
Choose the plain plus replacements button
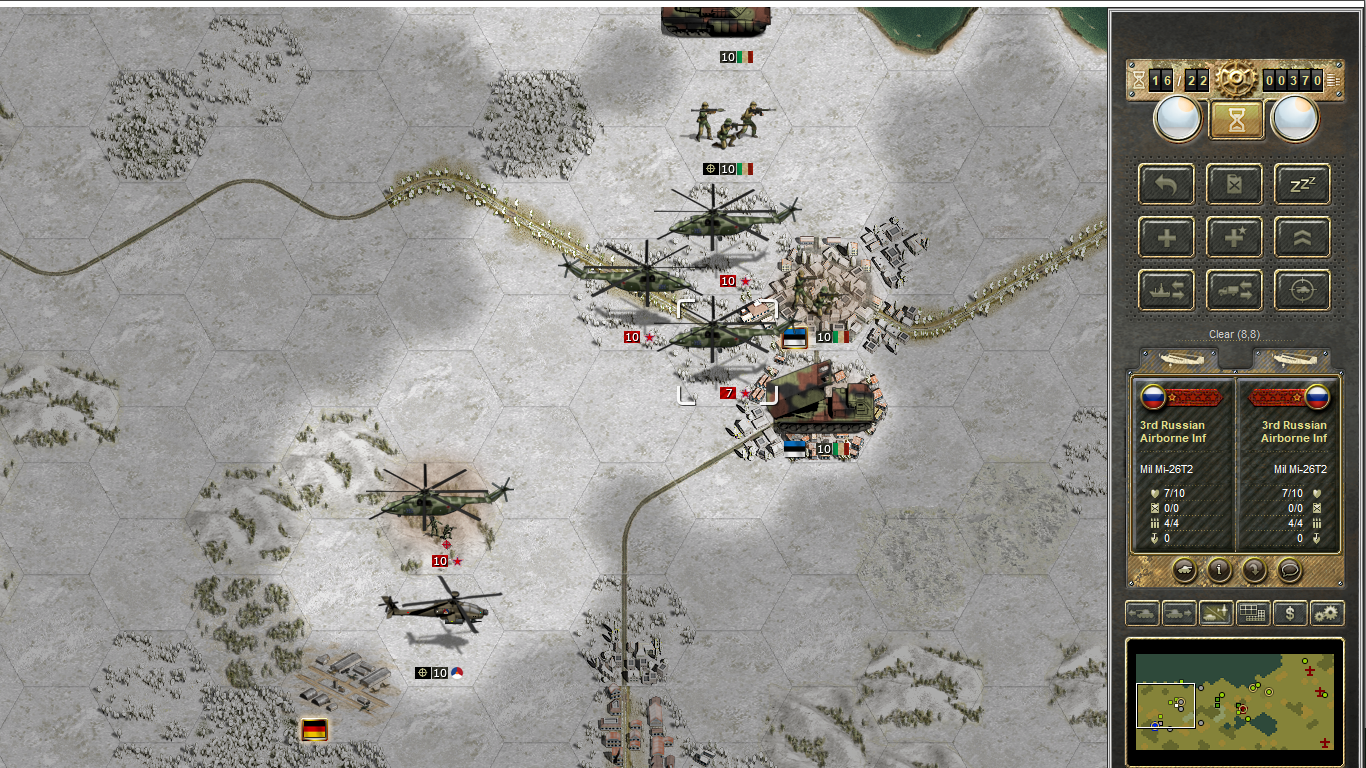(x=1166, y=237)
